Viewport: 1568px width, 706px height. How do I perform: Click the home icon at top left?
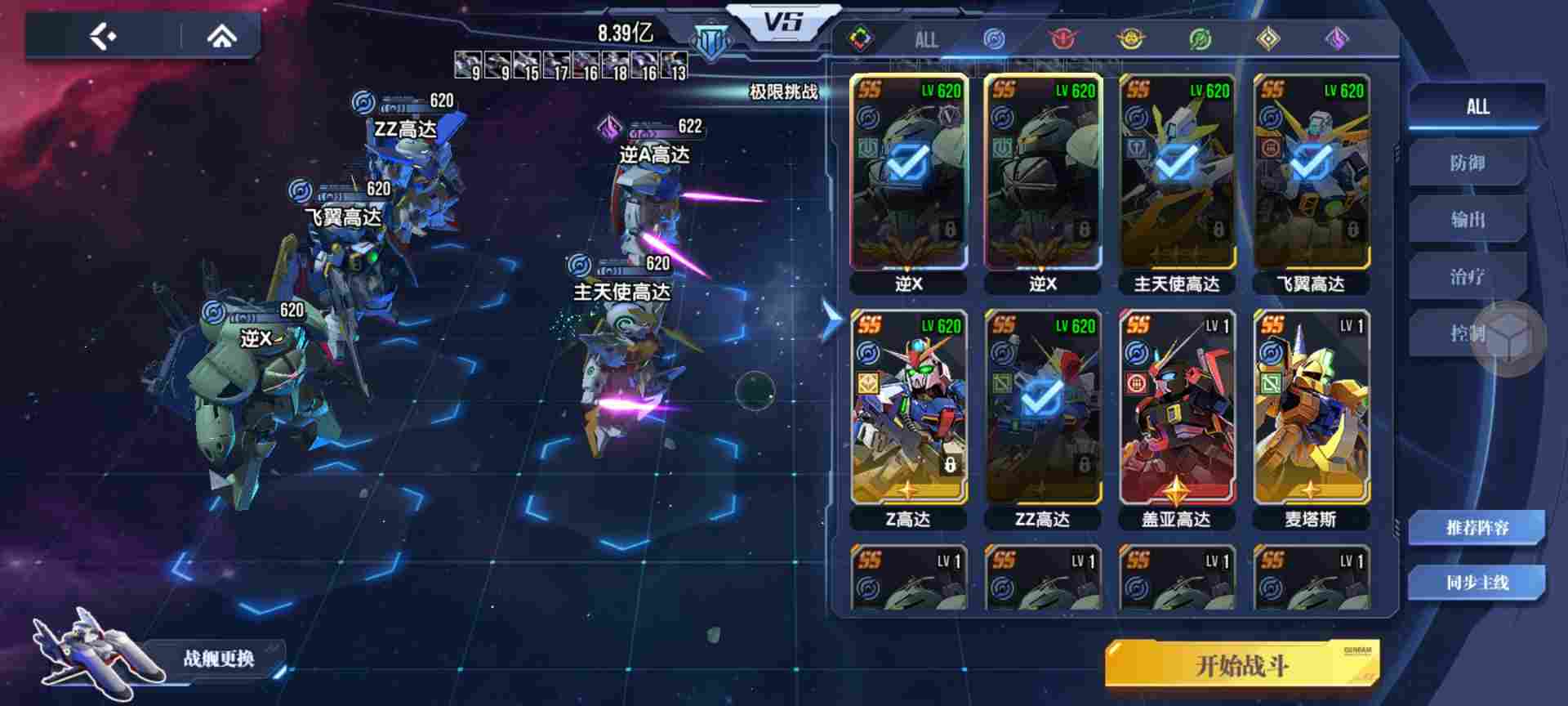click(x=220, y=34)
